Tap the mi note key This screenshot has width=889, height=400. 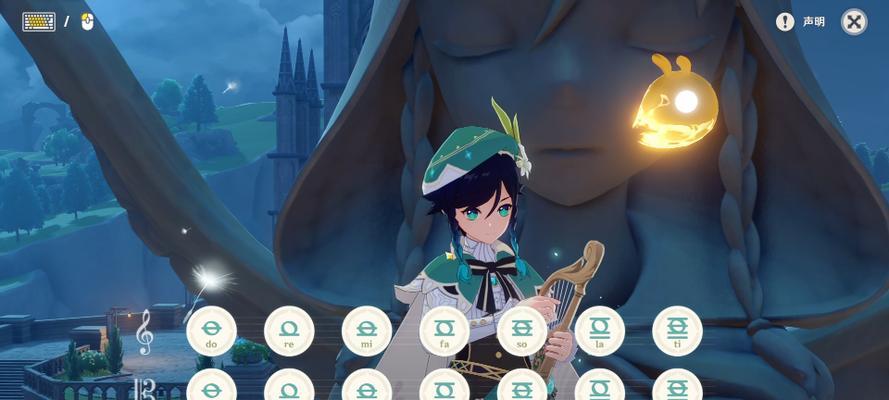[x=367, y=331]
